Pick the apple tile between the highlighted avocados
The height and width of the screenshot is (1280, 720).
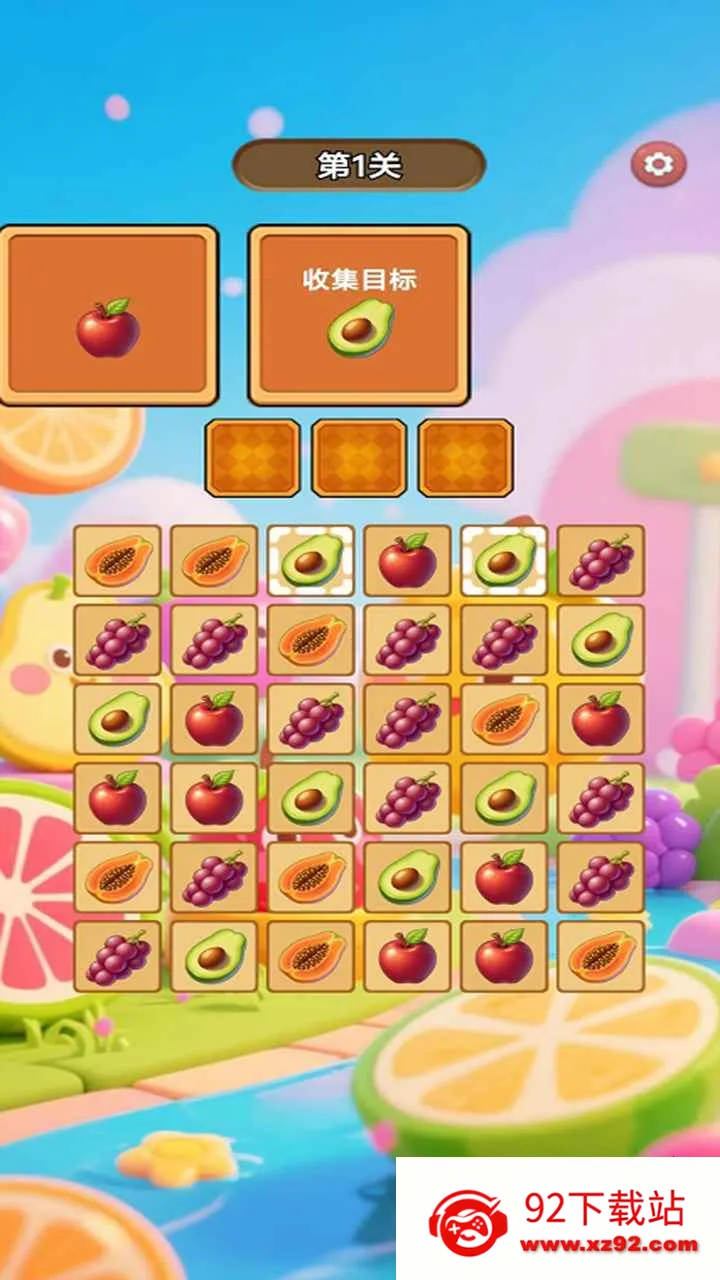(x=407, y=561)
